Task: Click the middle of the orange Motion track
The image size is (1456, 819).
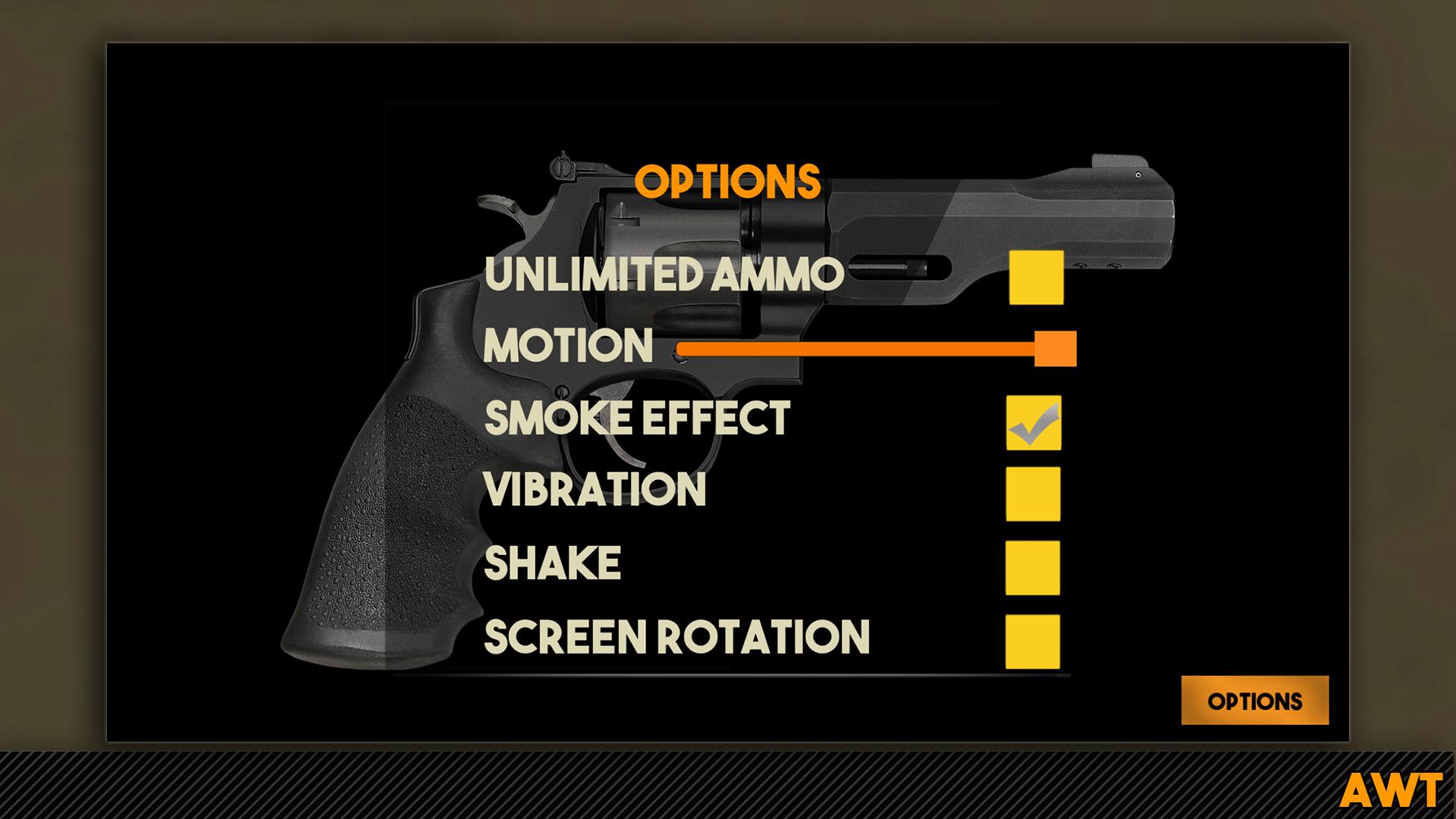Action: click(857, 349)
